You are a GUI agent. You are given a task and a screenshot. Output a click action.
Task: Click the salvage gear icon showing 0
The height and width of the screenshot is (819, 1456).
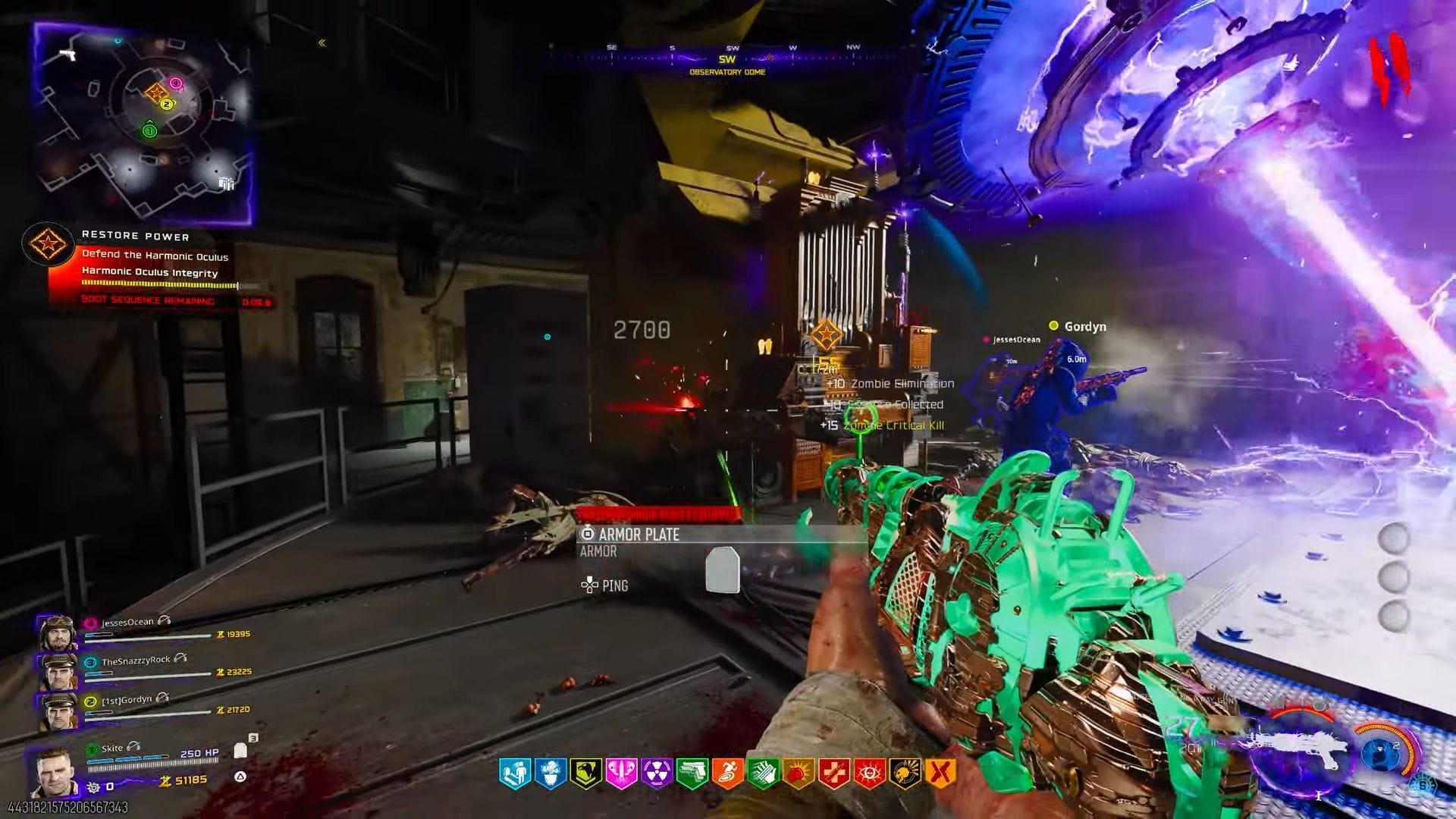tap(91, 786)
